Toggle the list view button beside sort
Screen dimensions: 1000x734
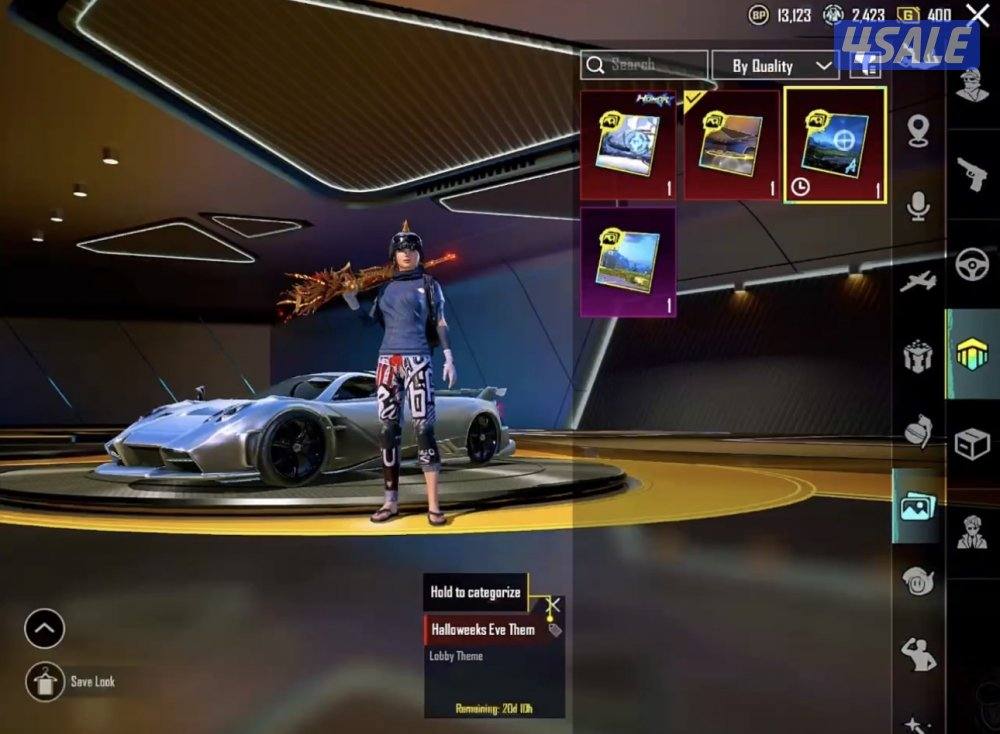pyautogui.click(x=866, y=66)
